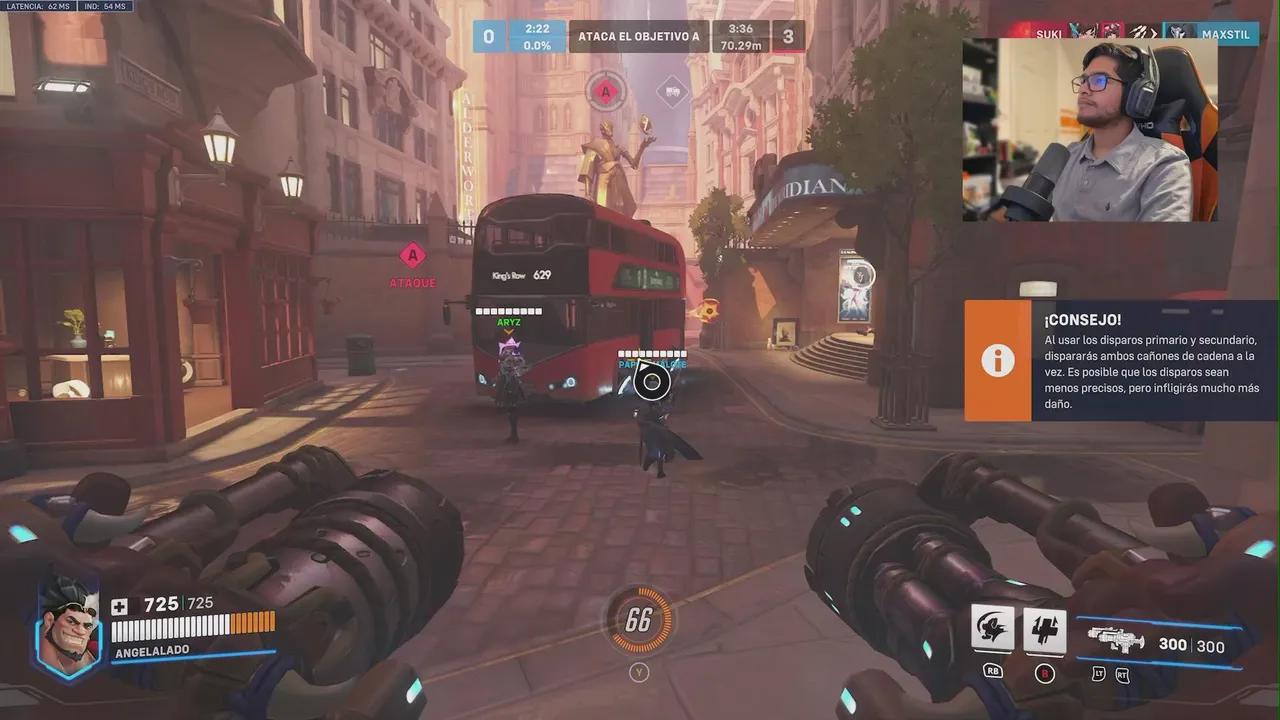The image size is (1280, 720).
Task: Click the small icon left of objective marker
Action: (671, 91)
